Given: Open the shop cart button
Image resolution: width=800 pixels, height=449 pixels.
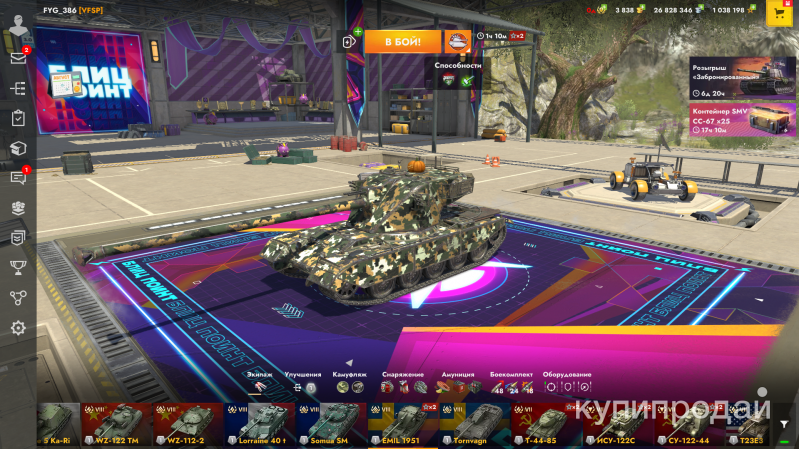Looking at the screenshot, I should click(777, 12).
